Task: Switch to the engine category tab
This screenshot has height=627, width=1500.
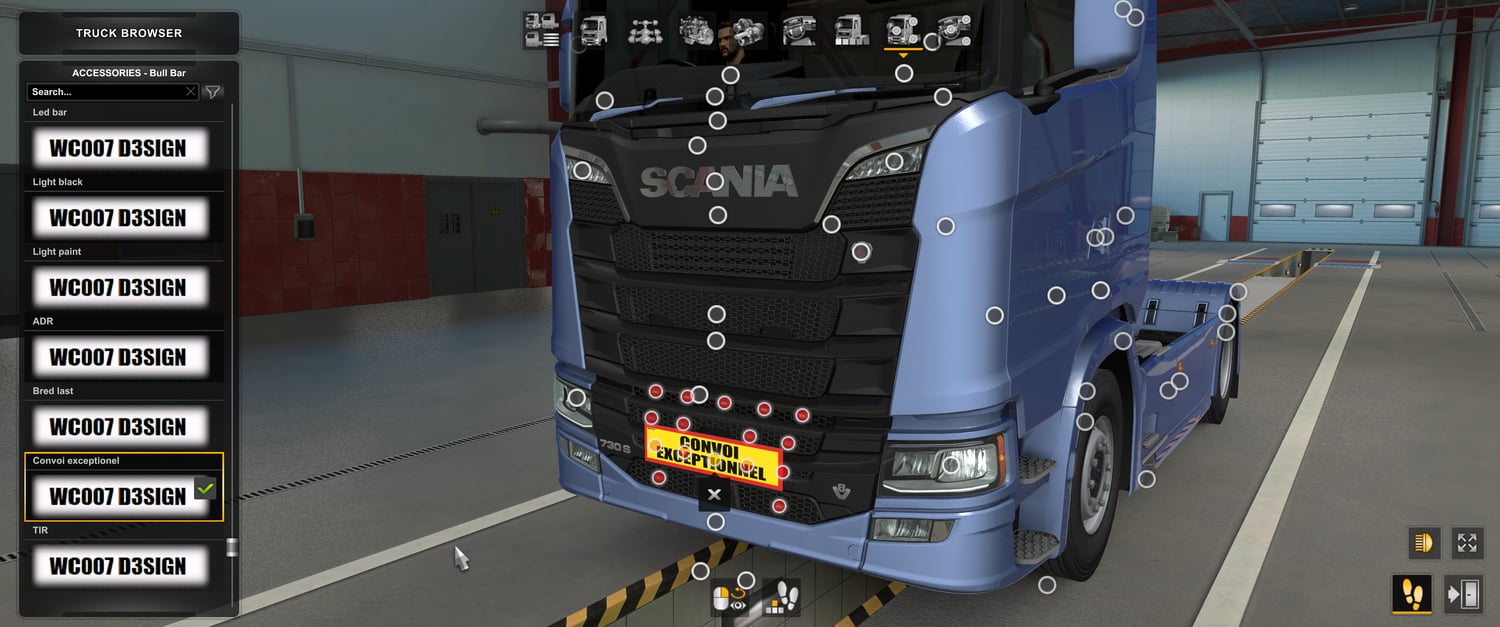Action: (x=696, y=31)
